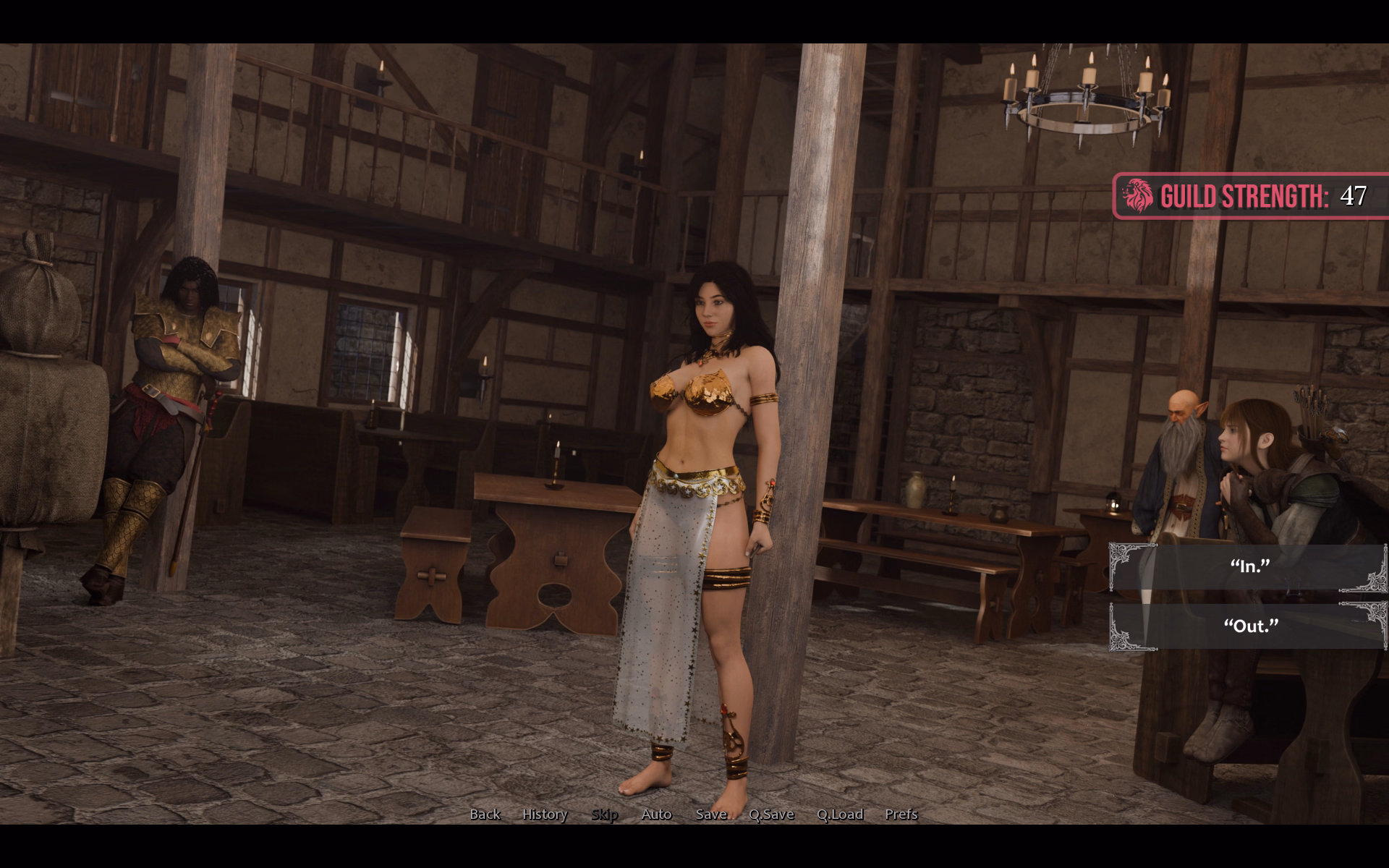Open the Save menu
Screen dimensions: 1389x868
[x=711, y=814]
